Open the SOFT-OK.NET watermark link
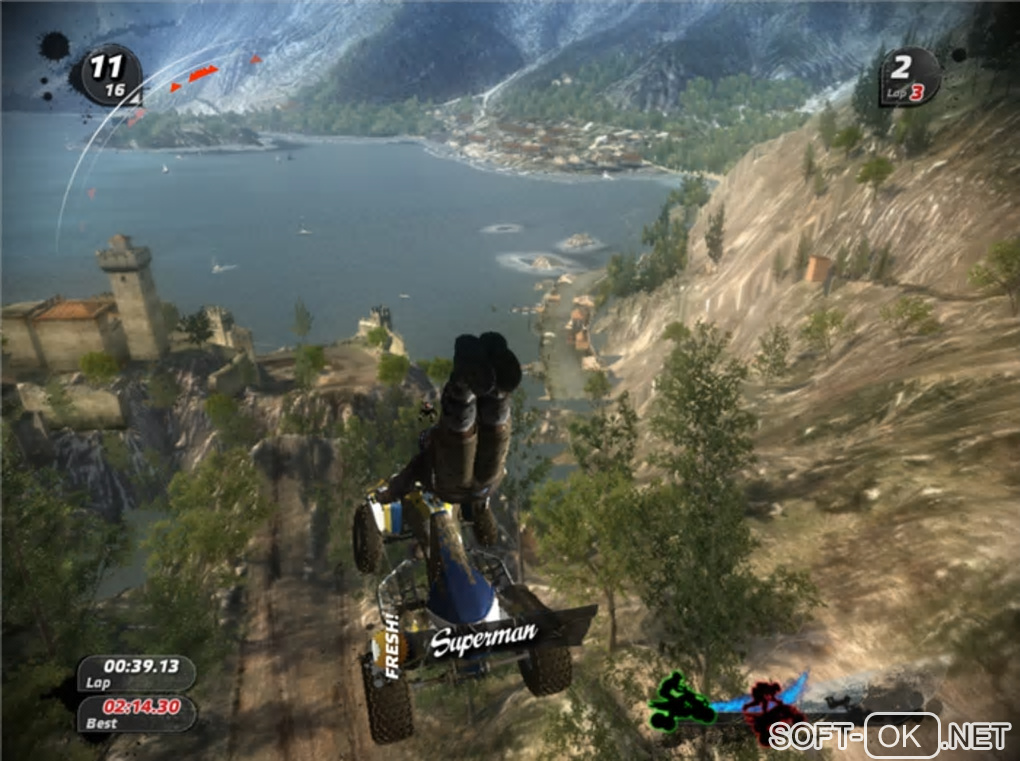The image size is (1020, 761). pyautogui.click(x=889, y=737)
